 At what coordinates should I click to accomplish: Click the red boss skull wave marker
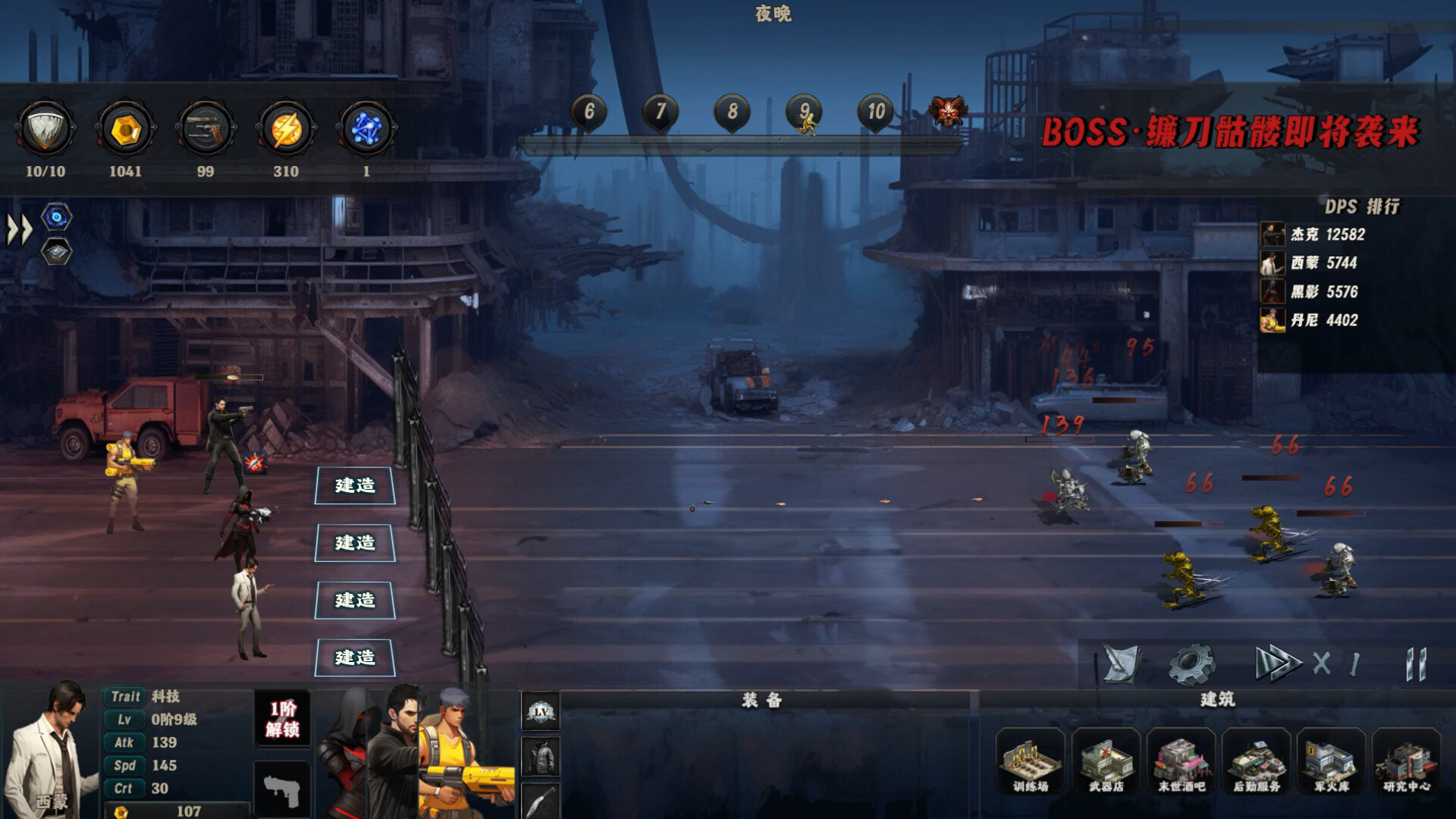point(948,112)
